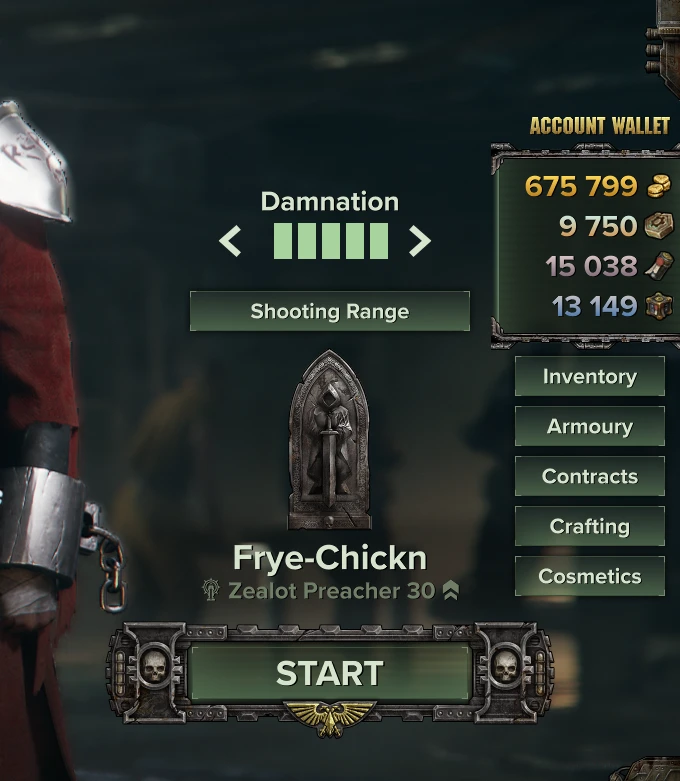
Task: Open the Contracts menu
Action: point(589,476)
